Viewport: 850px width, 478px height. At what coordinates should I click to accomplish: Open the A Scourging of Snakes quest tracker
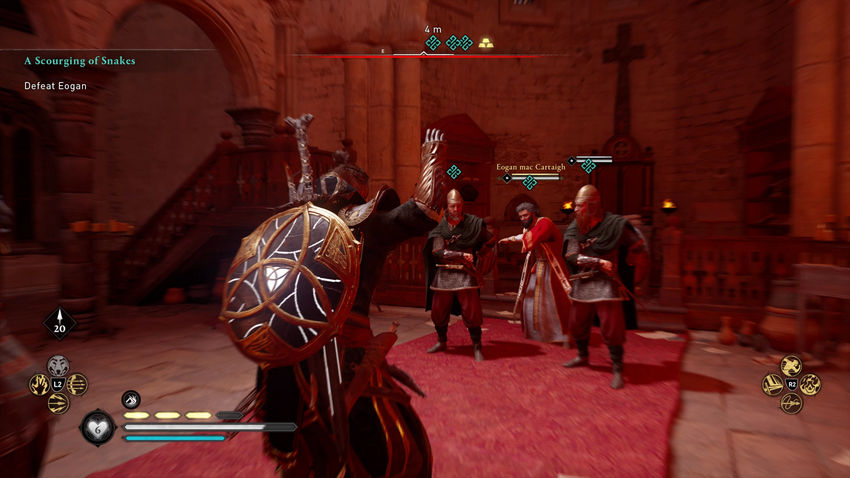tap(80, 61)
